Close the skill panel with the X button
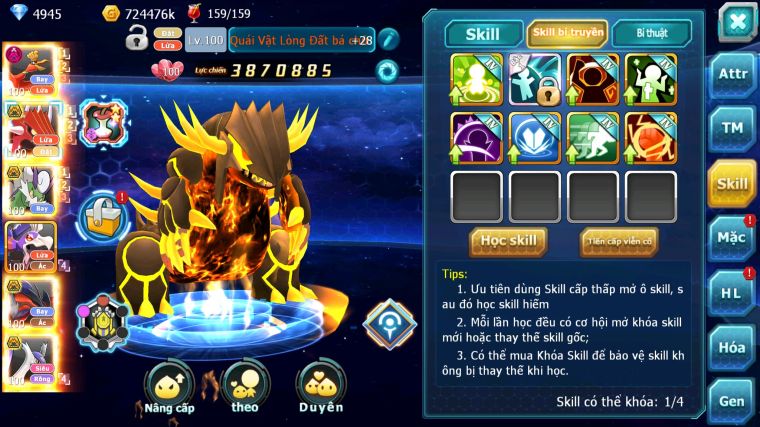 [736, 22]
